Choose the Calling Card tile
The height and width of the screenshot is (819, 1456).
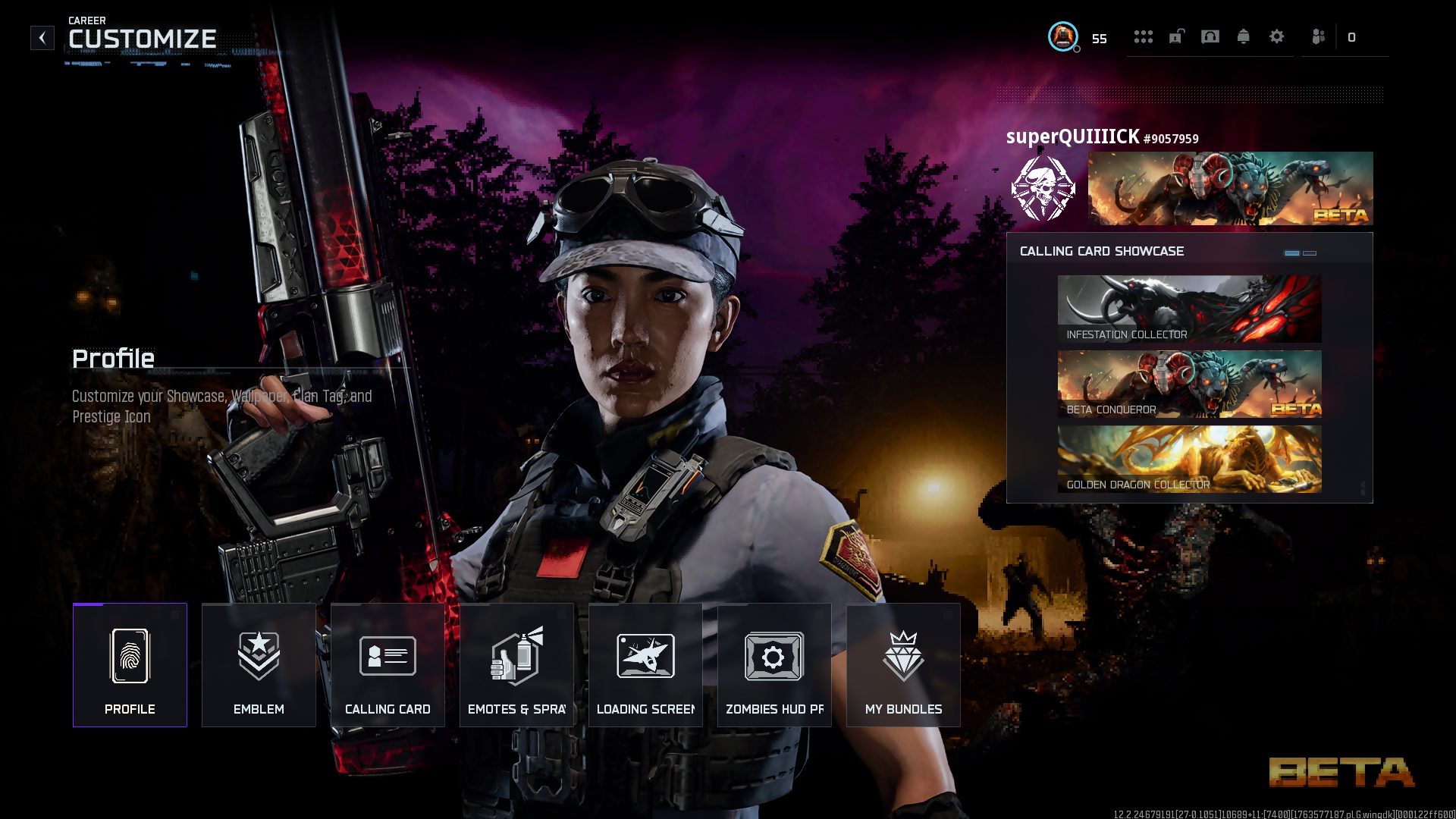388,665
